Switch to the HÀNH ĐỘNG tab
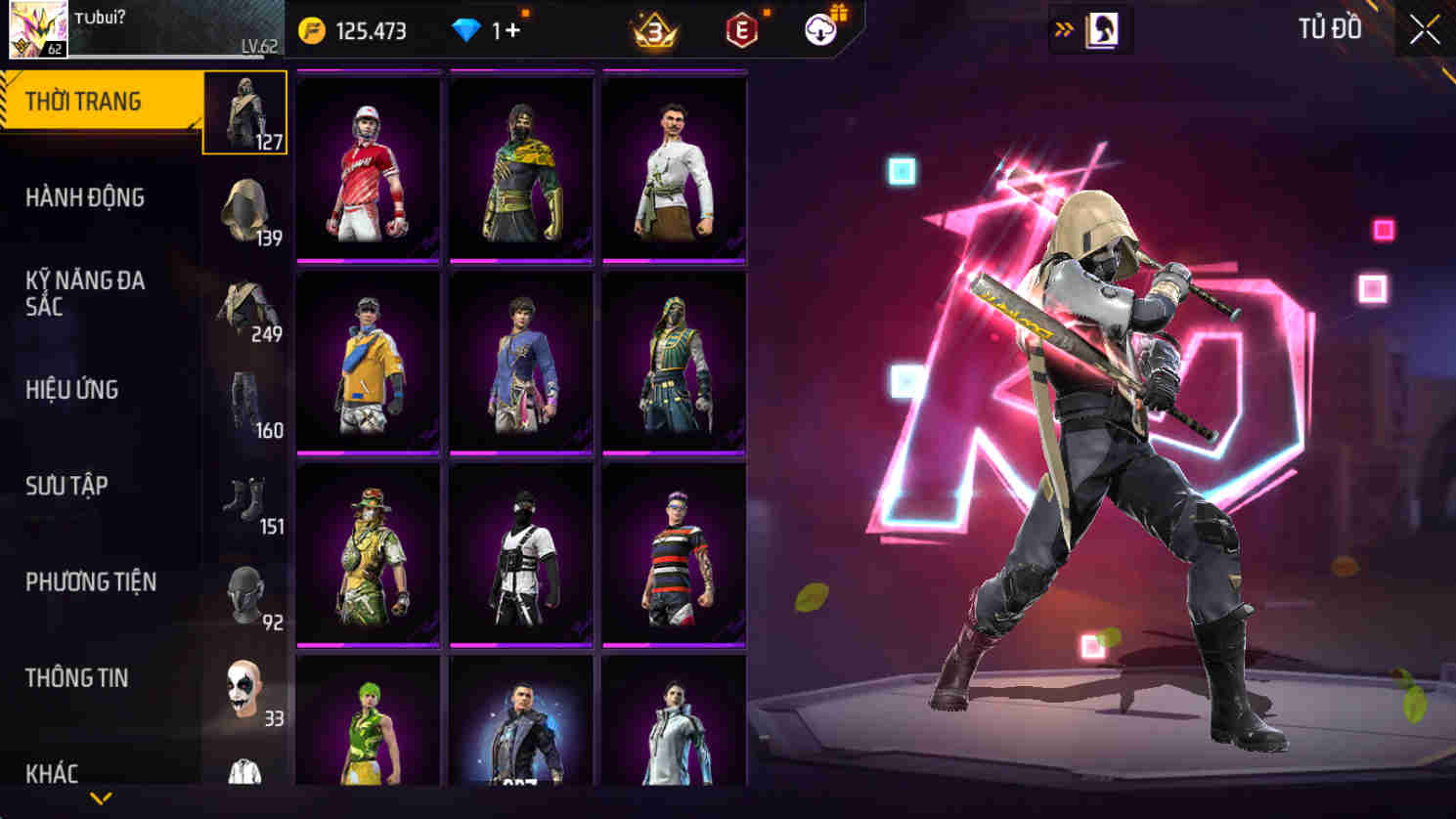Screen dimensions: 1456x819 [84, 198]
